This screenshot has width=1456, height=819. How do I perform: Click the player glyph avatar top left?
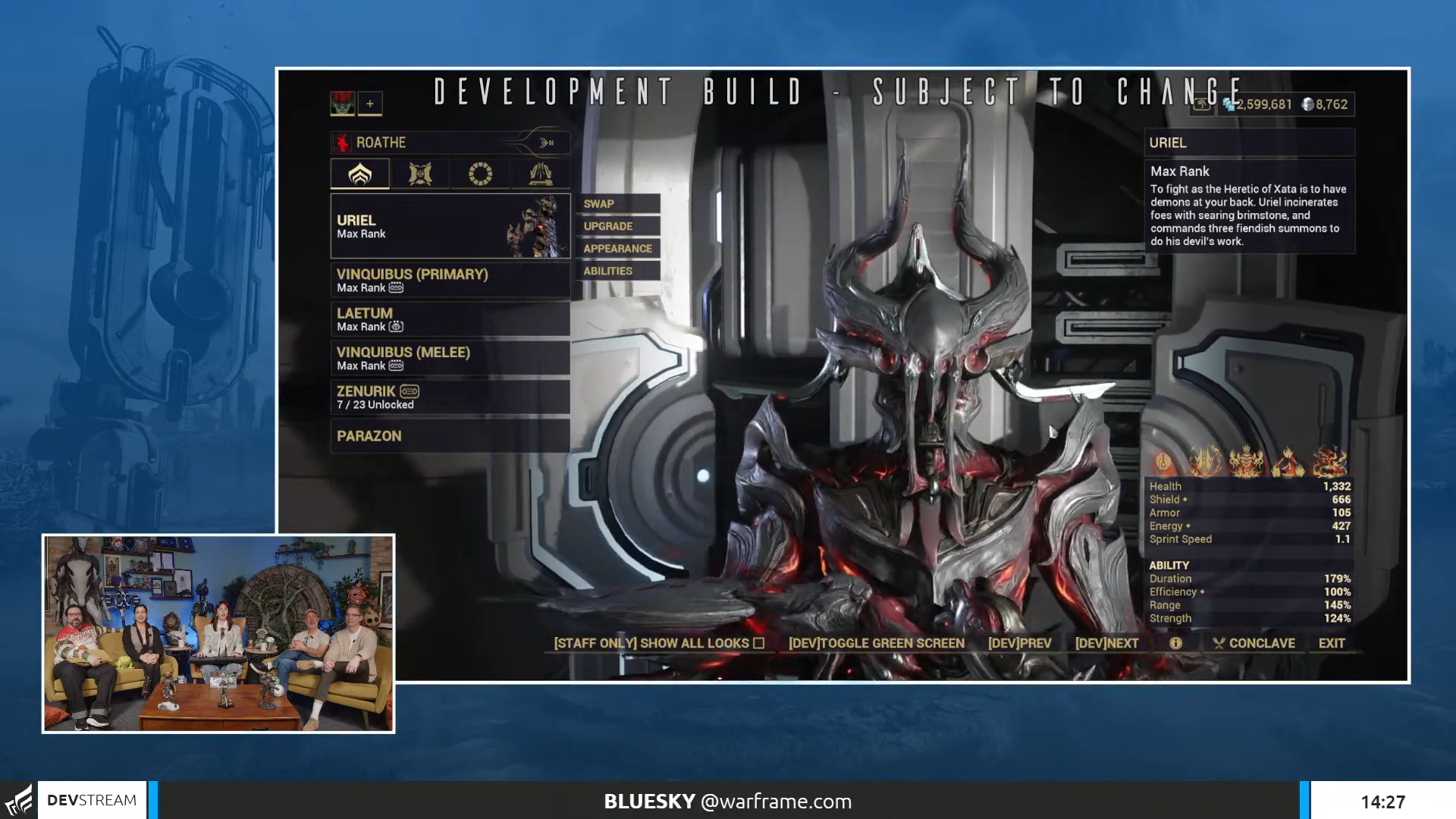340,102
